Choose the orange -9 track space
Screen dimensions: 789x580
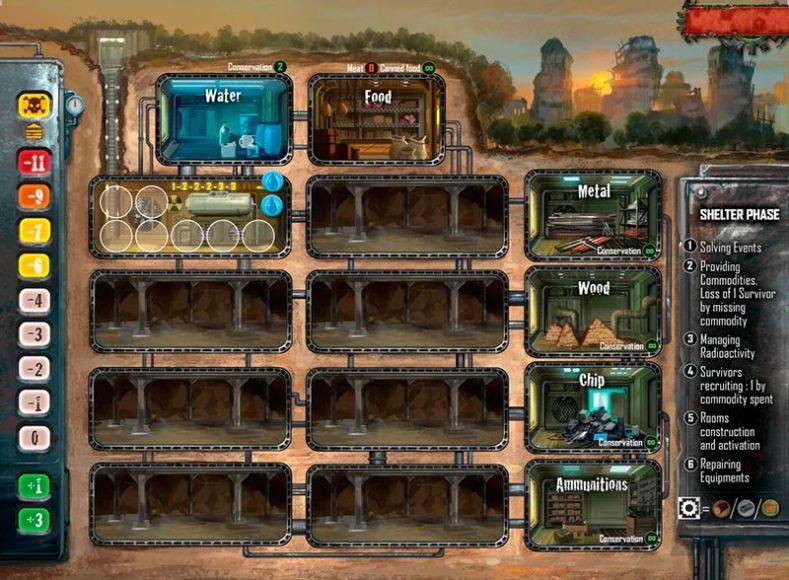35,197
